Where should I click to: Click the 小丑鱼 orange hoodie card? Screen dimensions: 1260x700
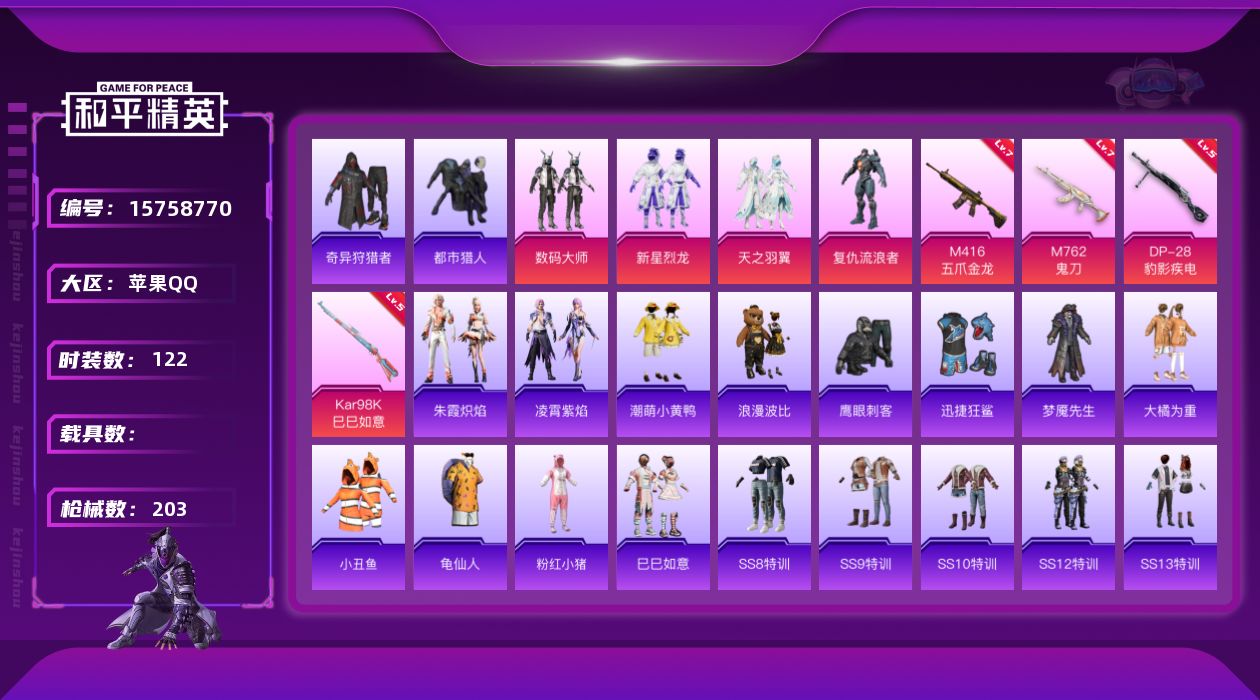tap(358, 517)
